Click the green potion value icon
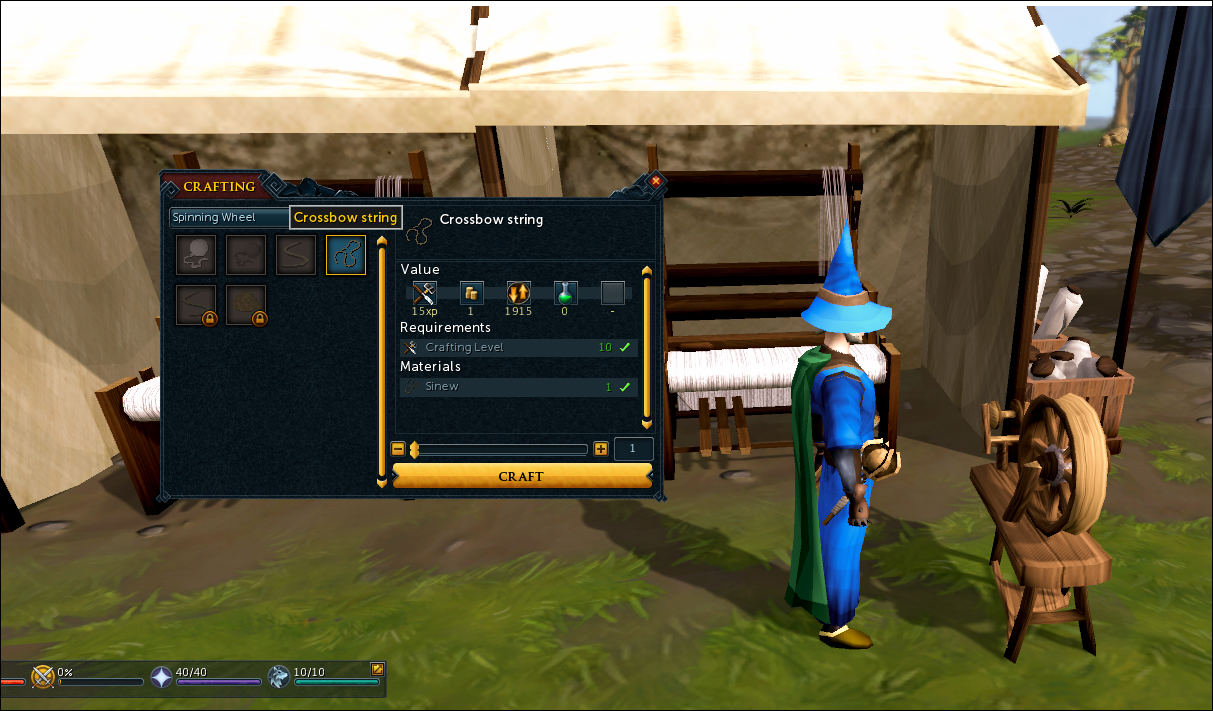Screen dimensions: 1213x711 pos(566,293)
